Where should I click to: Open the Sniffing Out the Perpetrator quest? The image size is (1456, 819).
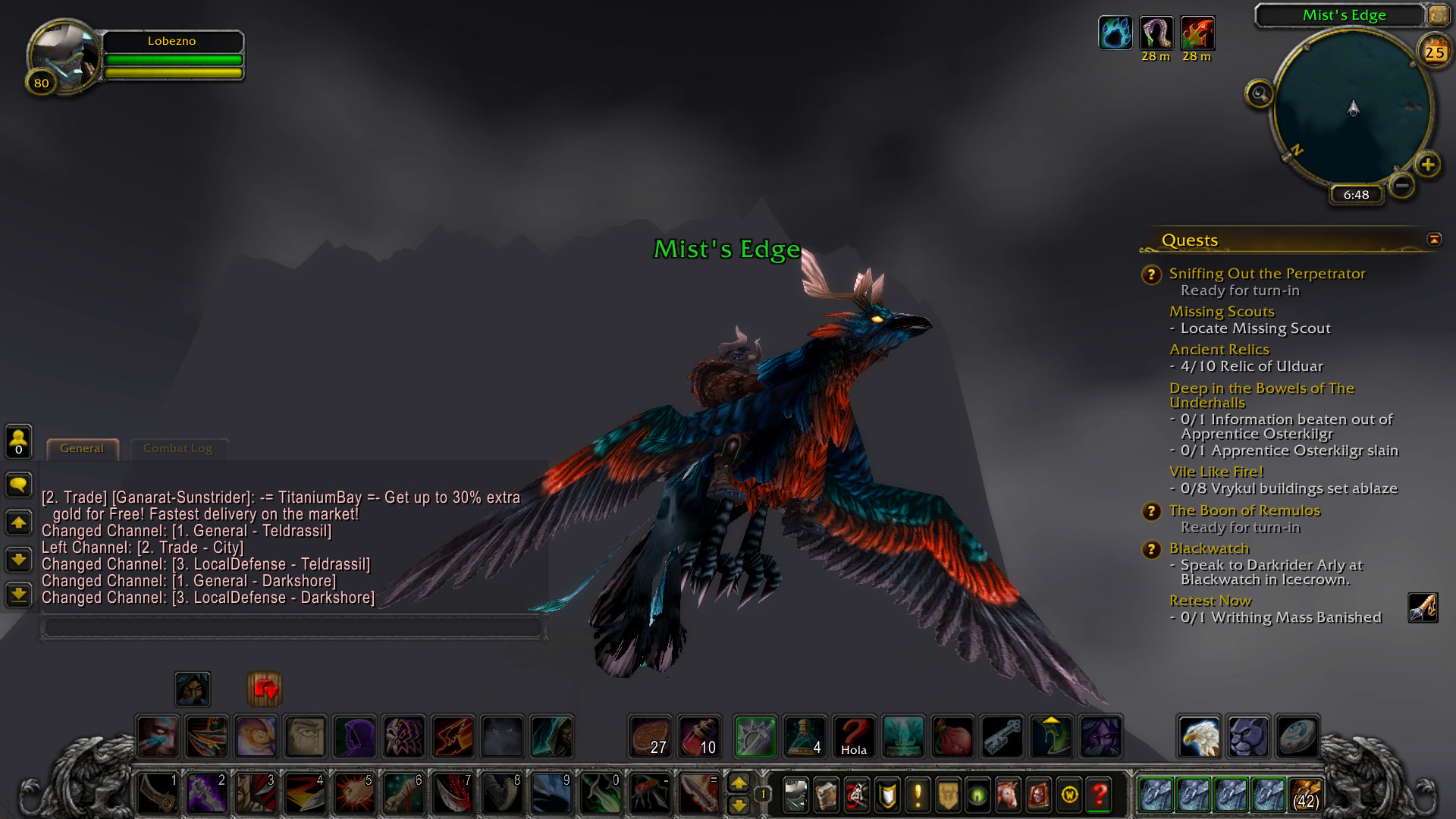1266,274
